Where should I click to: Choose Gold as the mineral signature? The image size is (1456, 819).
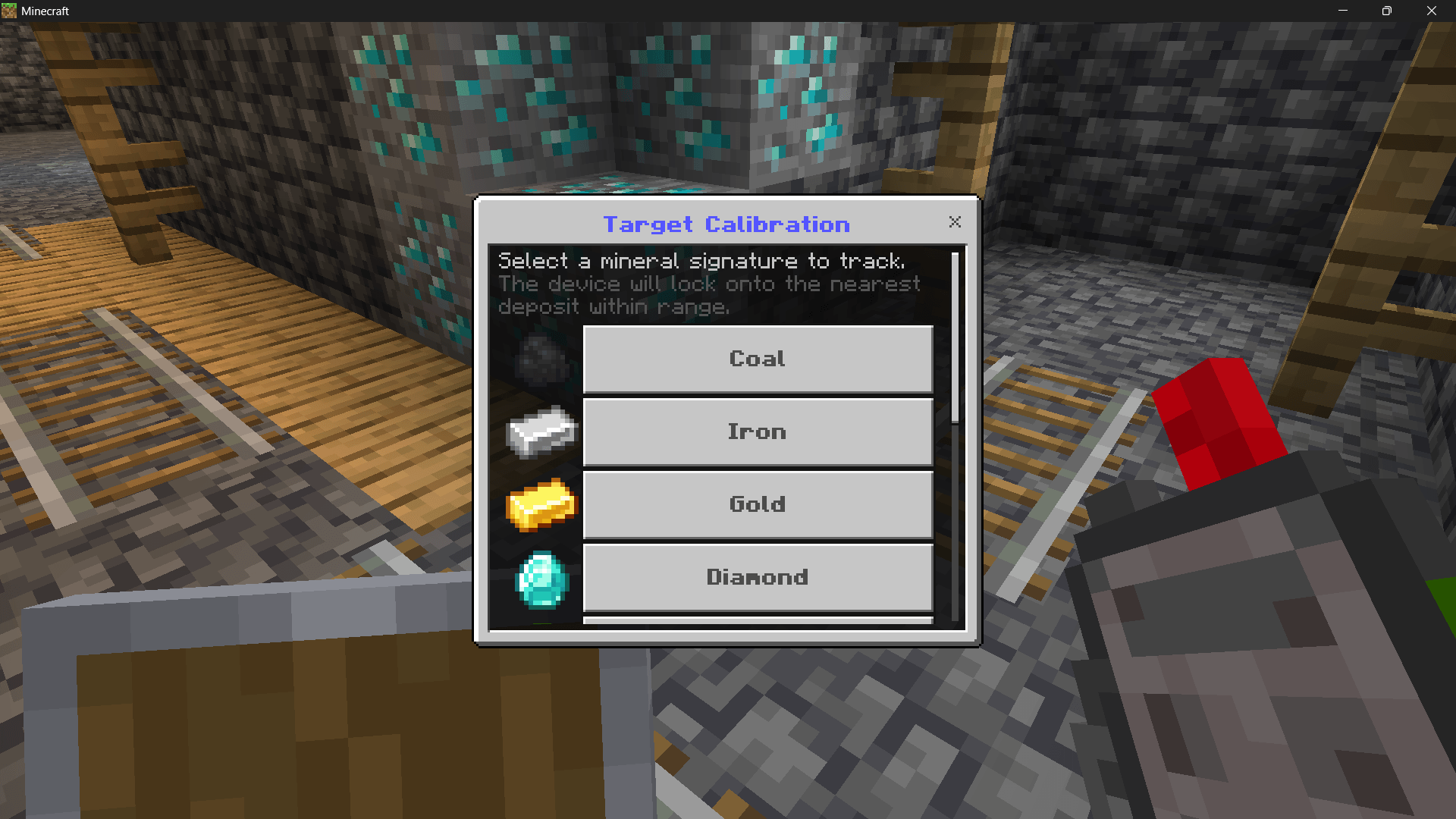coord(757,504)
